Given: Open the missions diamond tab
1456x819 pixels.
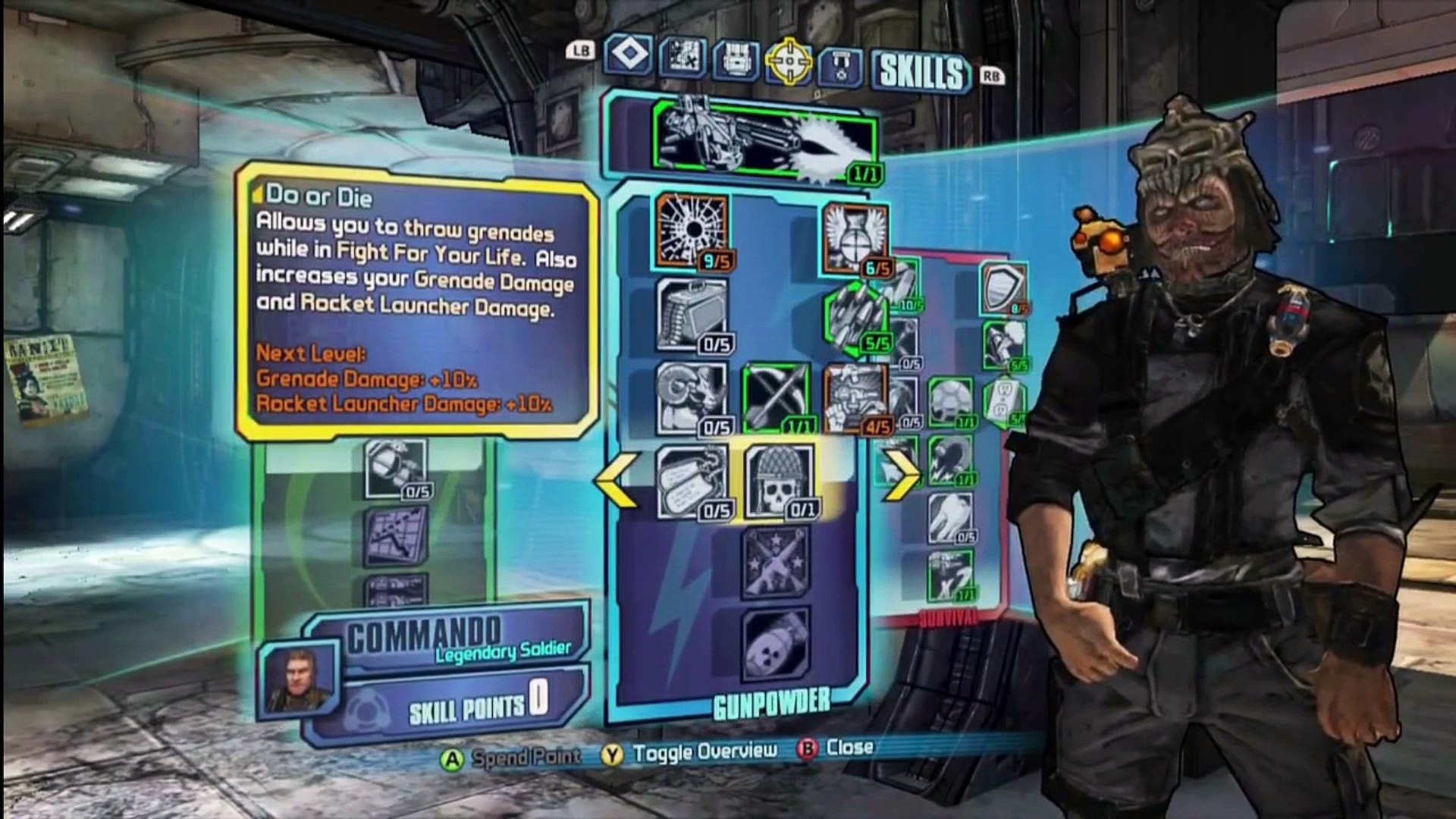Looking at the screenshot, I should [629, 55].
